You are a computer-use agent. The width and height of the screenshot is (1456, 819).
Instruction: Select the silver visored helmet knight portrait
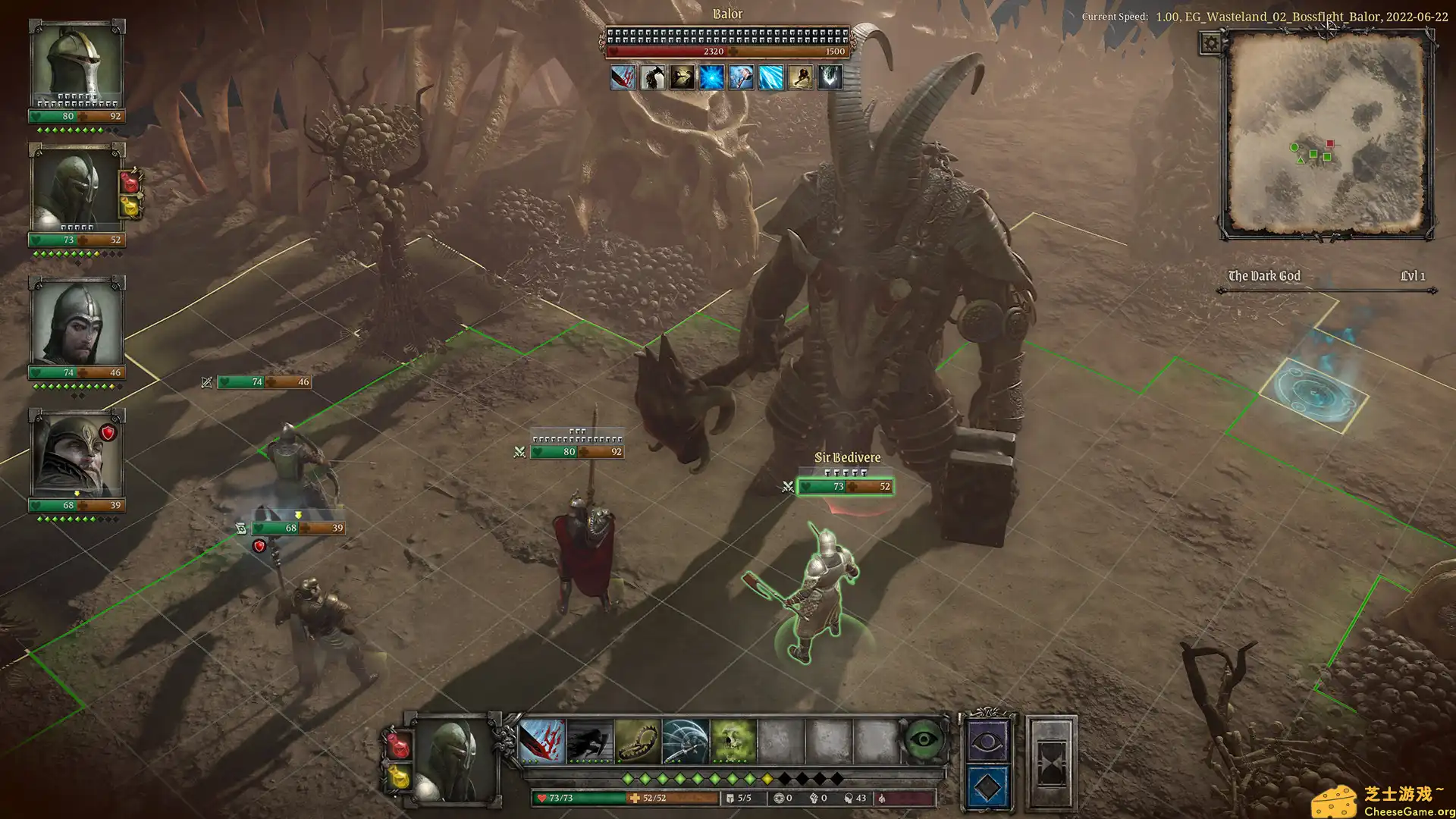tap(76, 64)
